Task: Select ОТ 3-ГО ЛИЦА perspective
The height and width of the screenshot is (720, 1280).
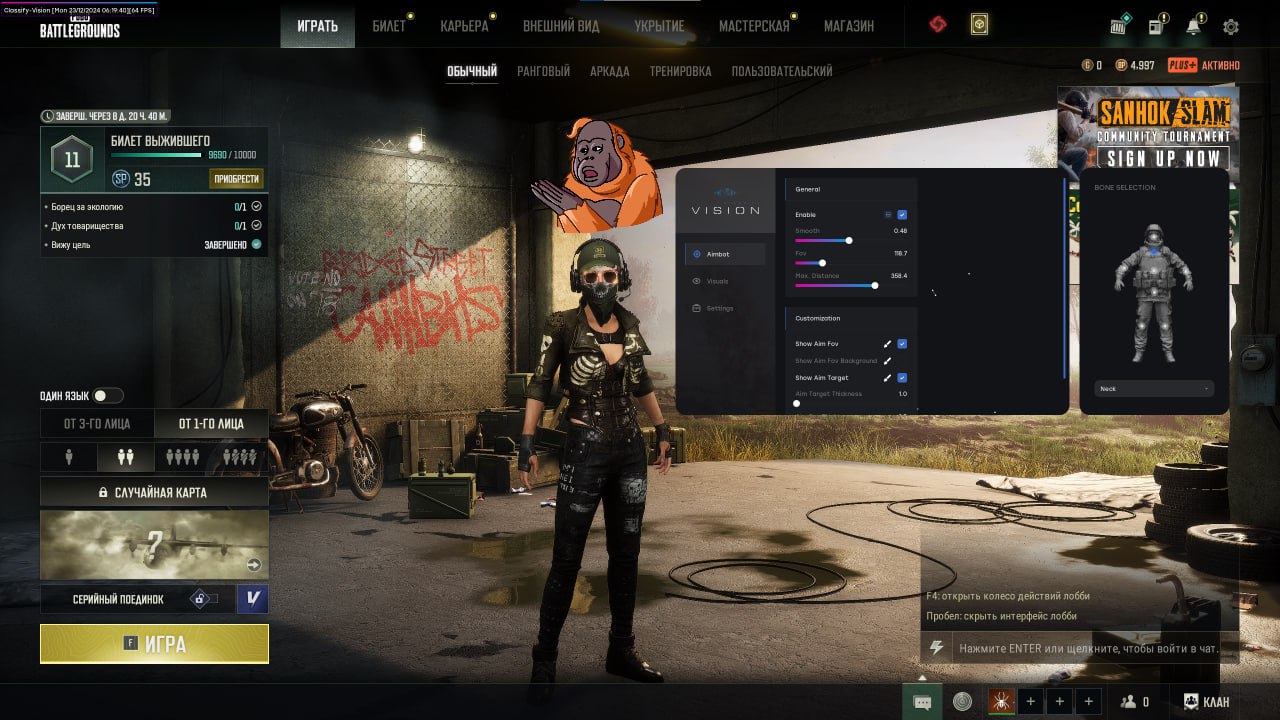Action: tap(97, 424)
